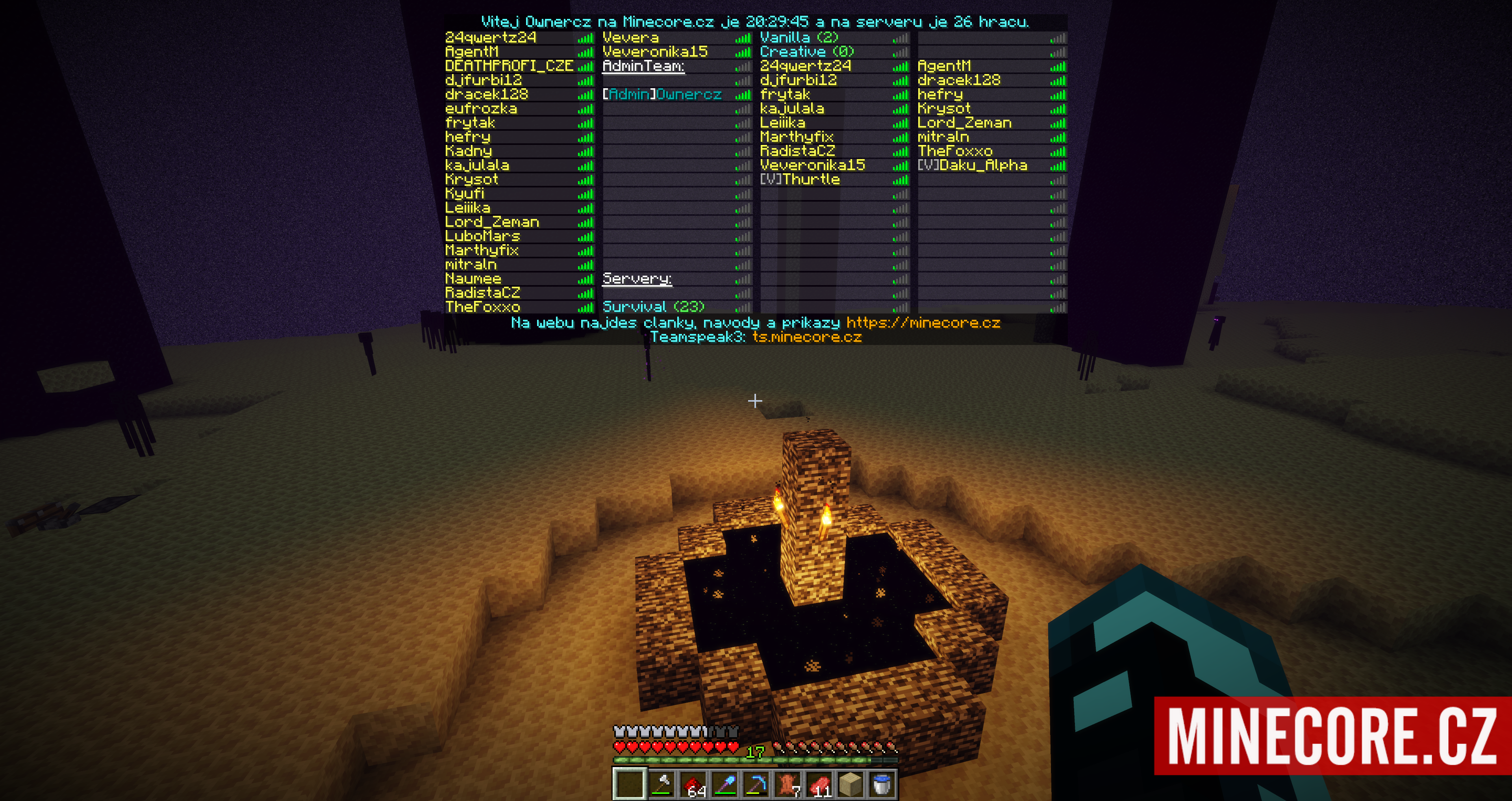This screenshot has width=1512, height=801.
Task: Select the iron axe hotbar slot
Action: coord(661,784)
